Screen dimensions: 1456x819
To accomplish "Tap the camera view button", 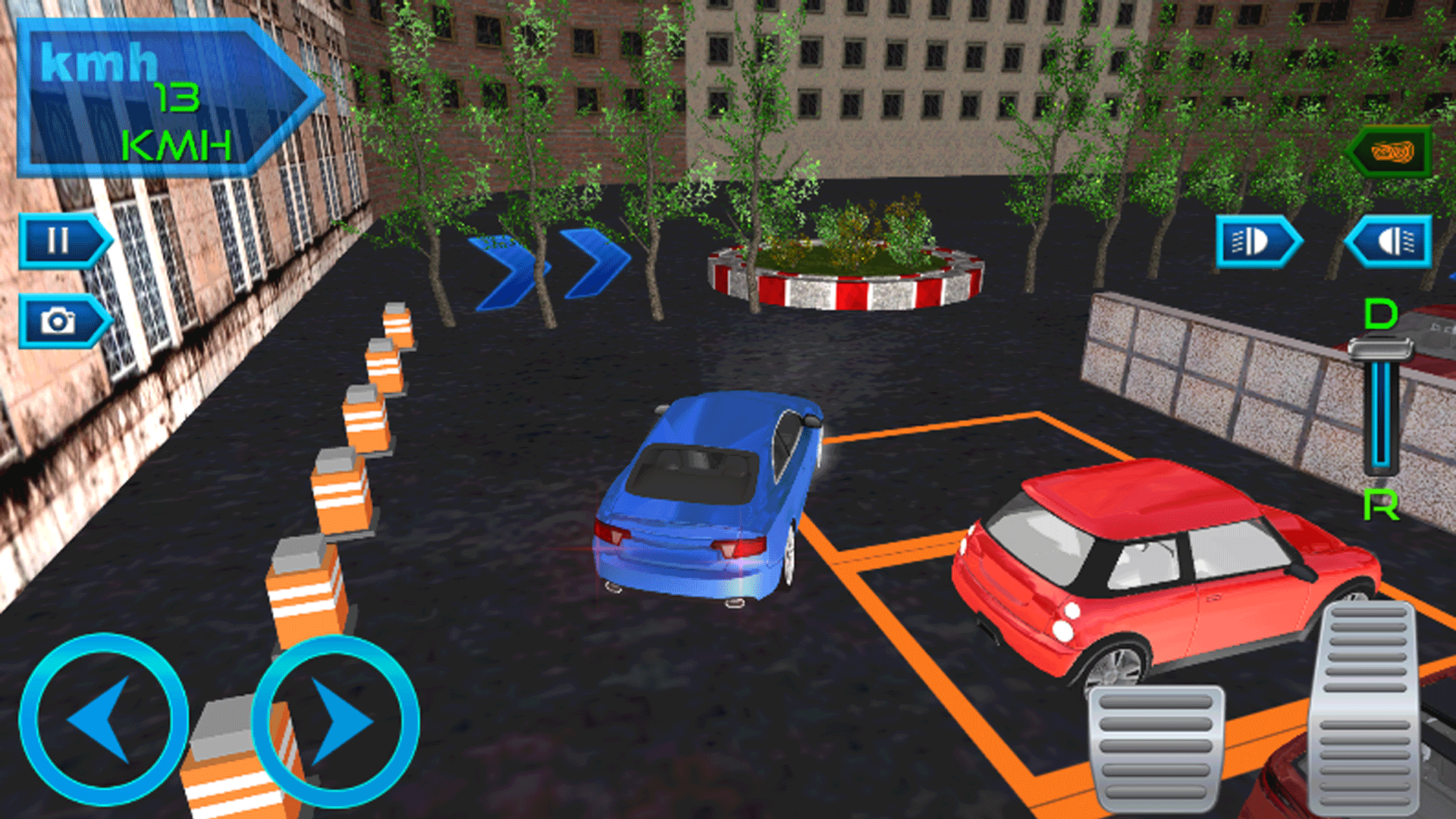I will (x=61, y=322).
